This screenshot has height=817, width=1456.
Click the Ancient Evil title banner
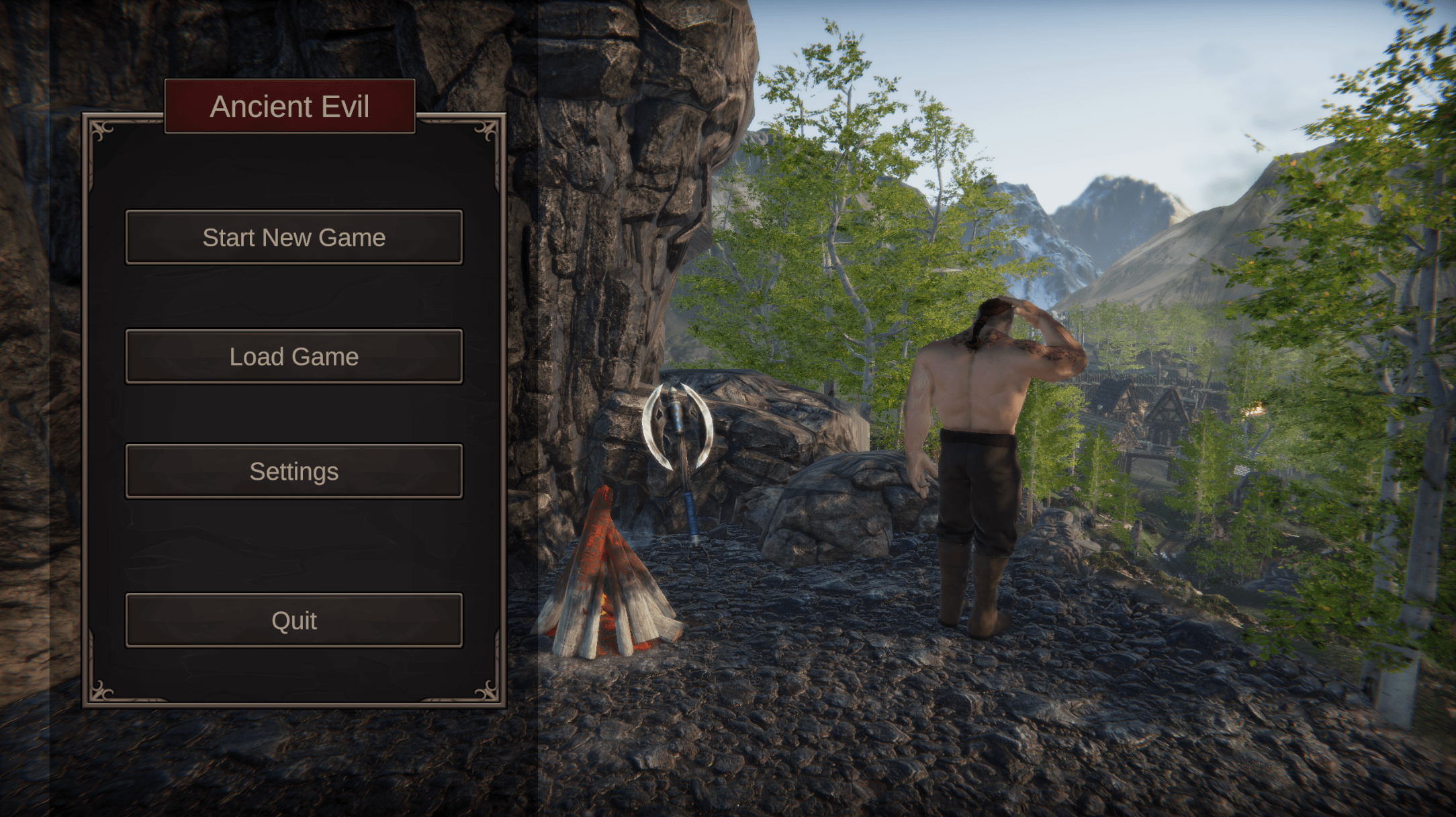point(290,106)
